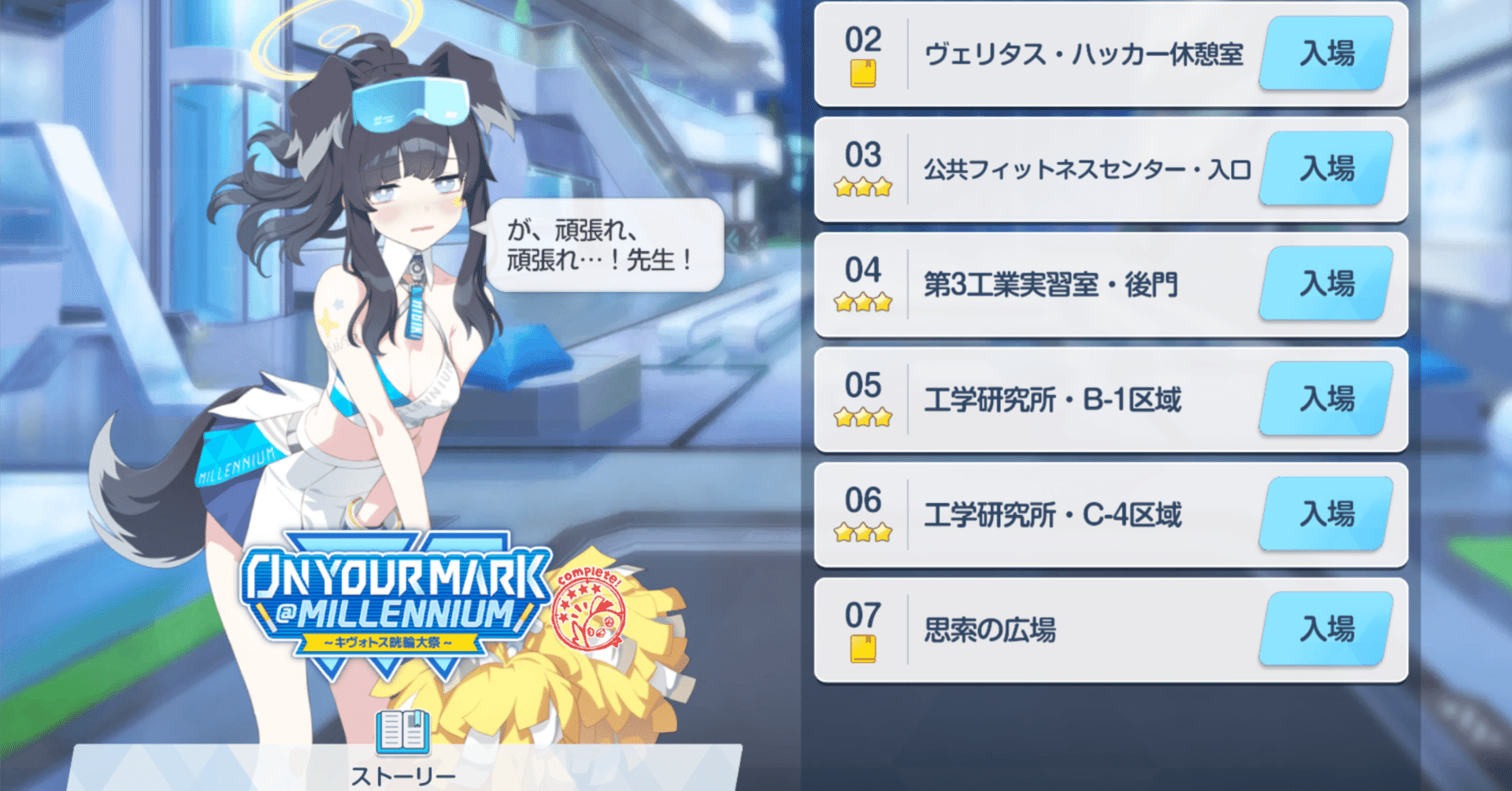This screenshot has width=1512, height=791.
Task: Click the three stars next to stage 06
Action: [x=863, y=533]
